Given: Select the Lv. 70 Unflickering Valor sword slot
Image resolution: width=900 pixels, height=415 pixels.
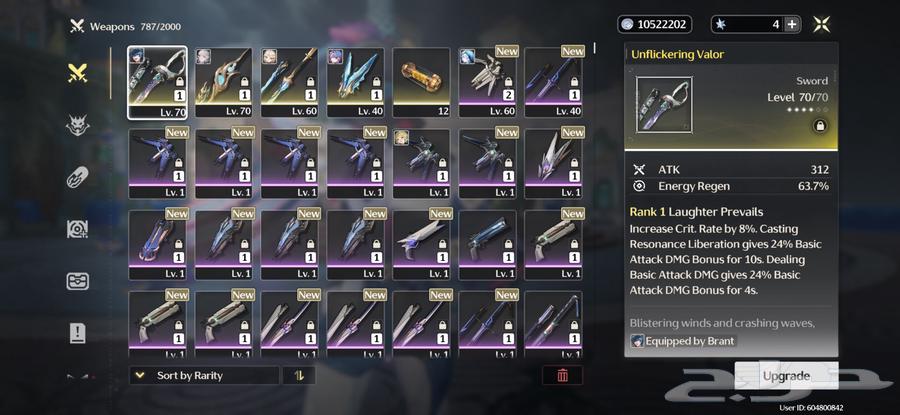Looking at the screenshot, I should pos(158,82).
